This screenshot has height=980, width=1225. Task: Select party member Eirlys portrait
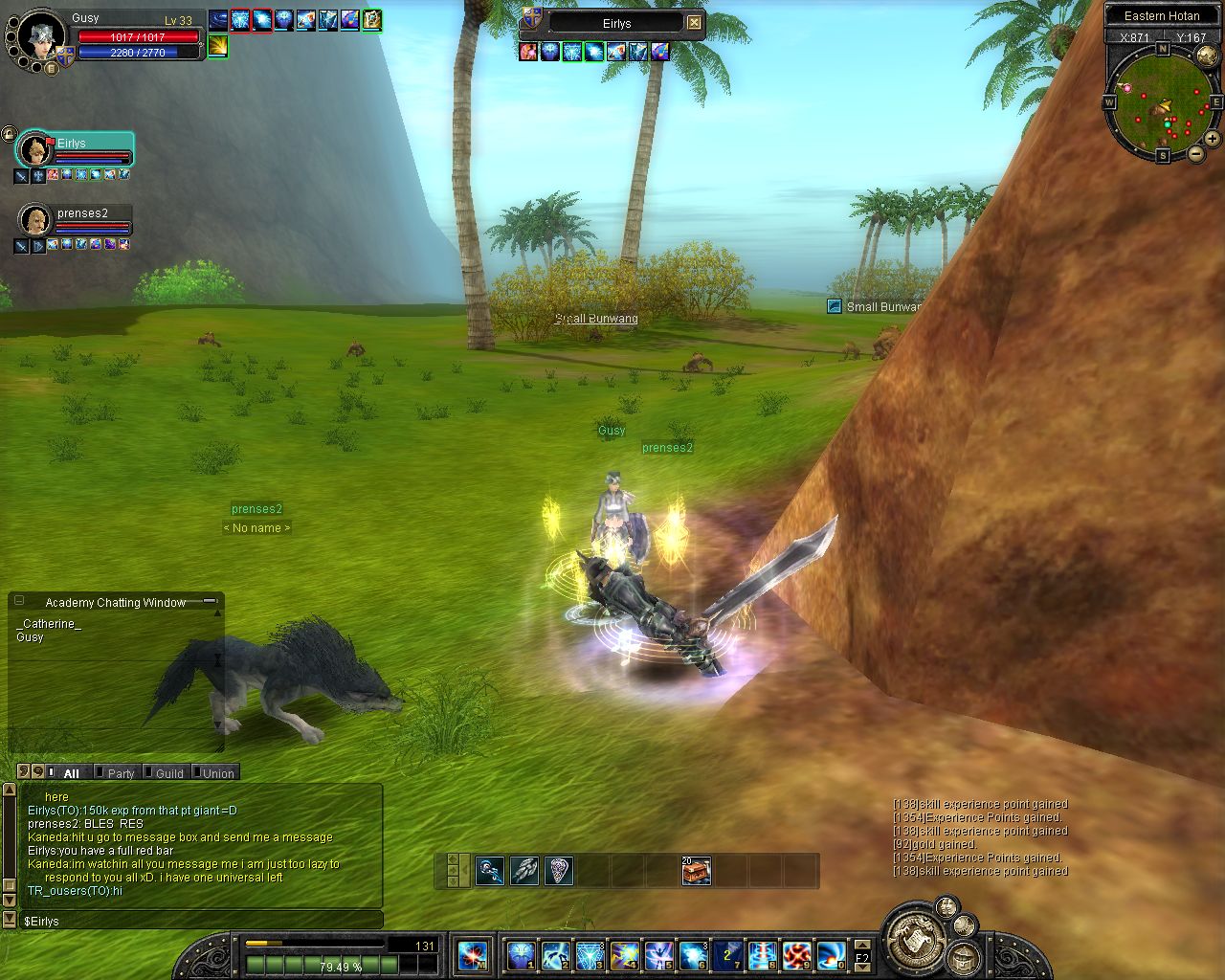pyautogui.click(x=35, y=150)
